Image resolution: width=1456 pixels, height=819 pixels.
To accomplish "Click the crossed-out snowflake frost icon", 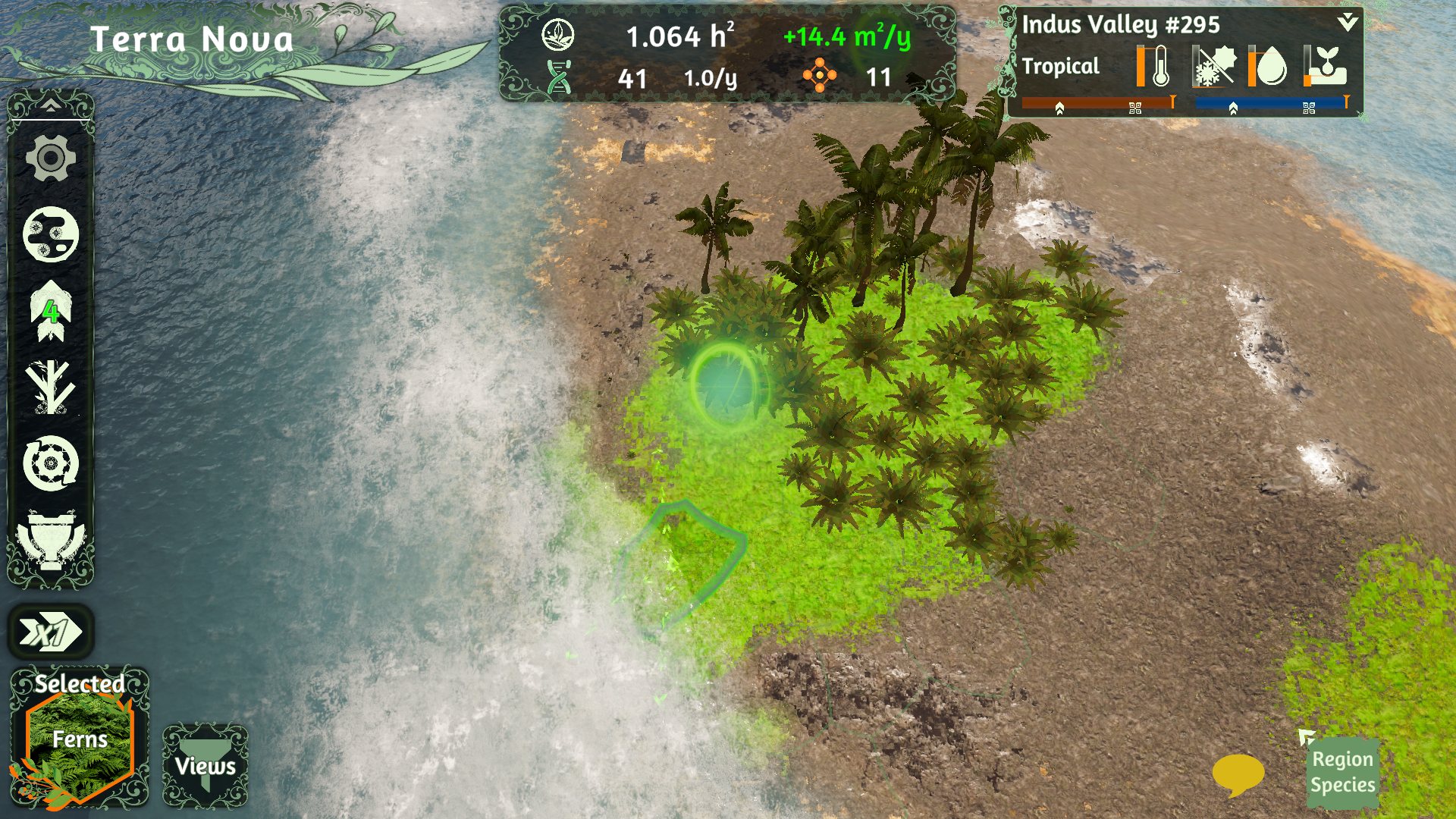I will 1213,67.
